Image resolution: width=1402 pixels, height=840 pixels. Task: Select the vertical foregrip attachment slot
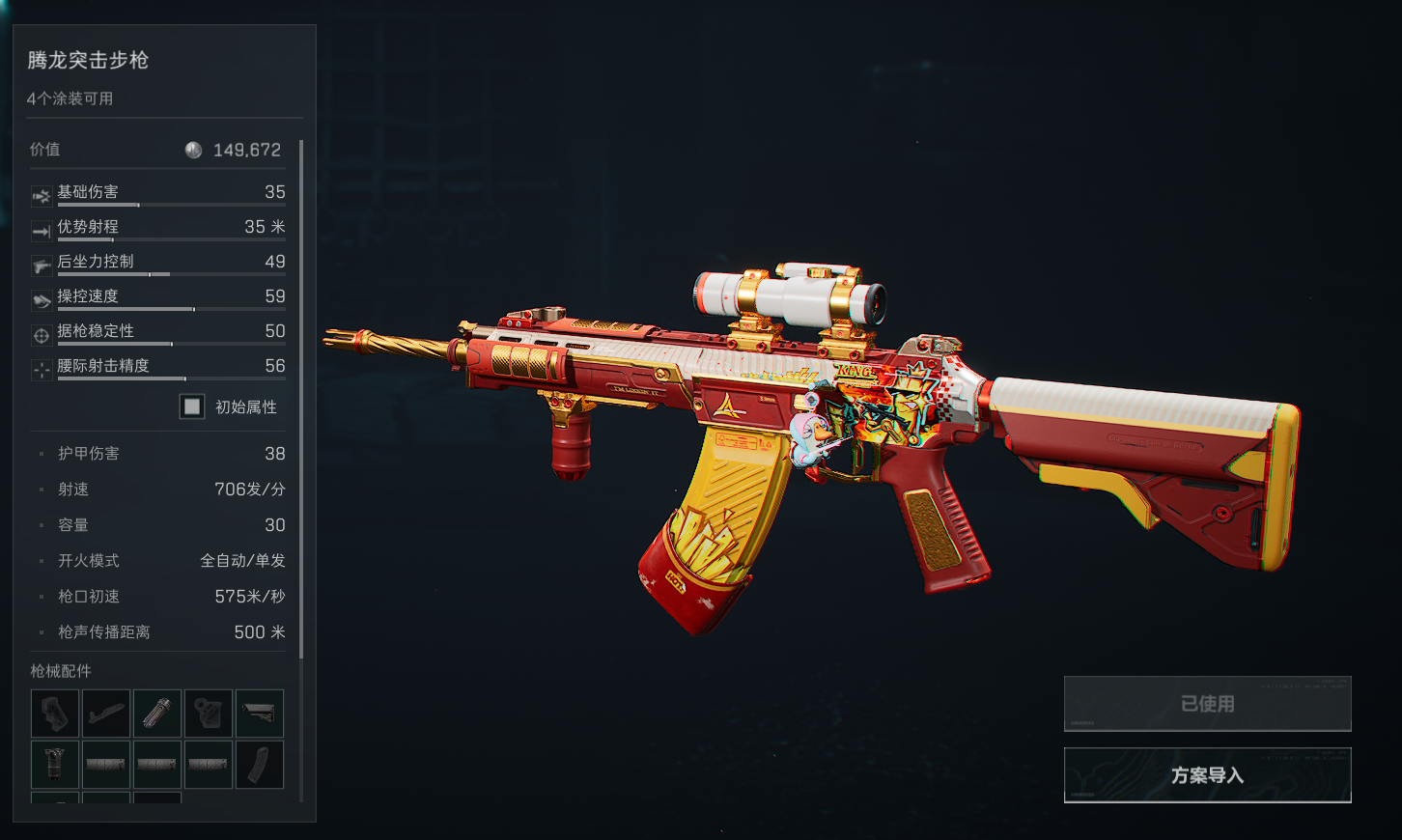tap(55, 765)
